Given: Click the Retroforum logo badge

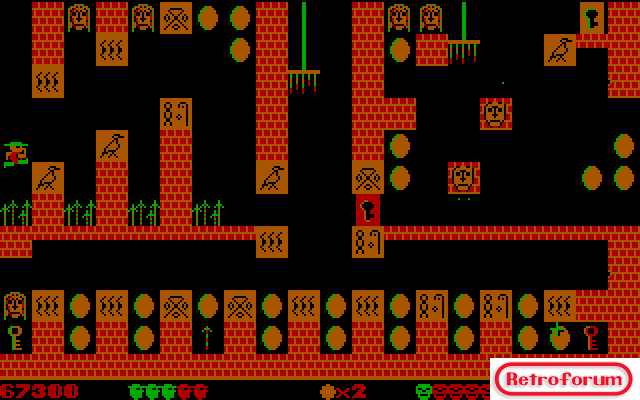Looking at the screenshot, I should 564,380.
